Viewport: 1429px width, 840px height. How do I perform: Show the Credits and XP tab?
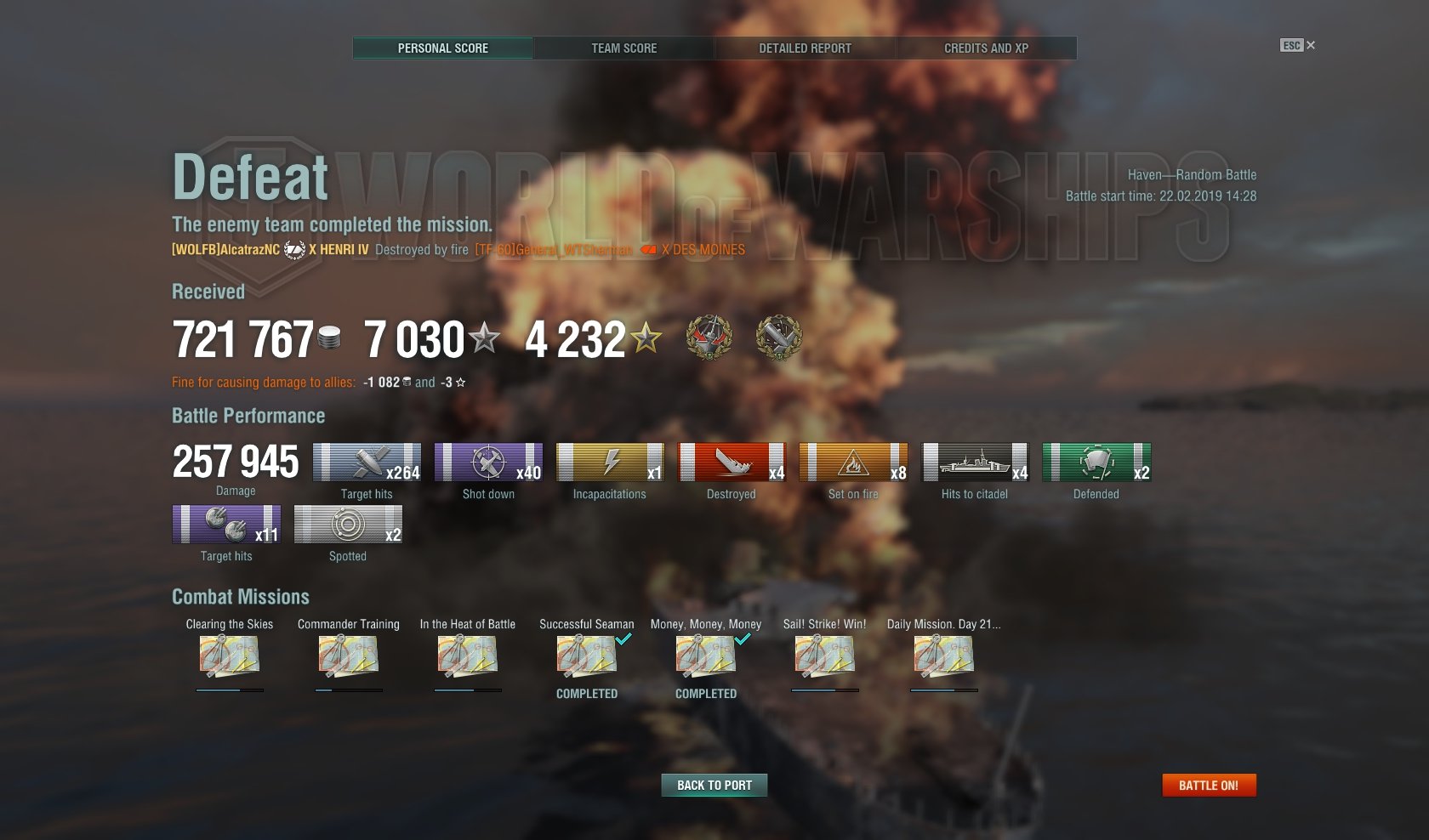986,48
